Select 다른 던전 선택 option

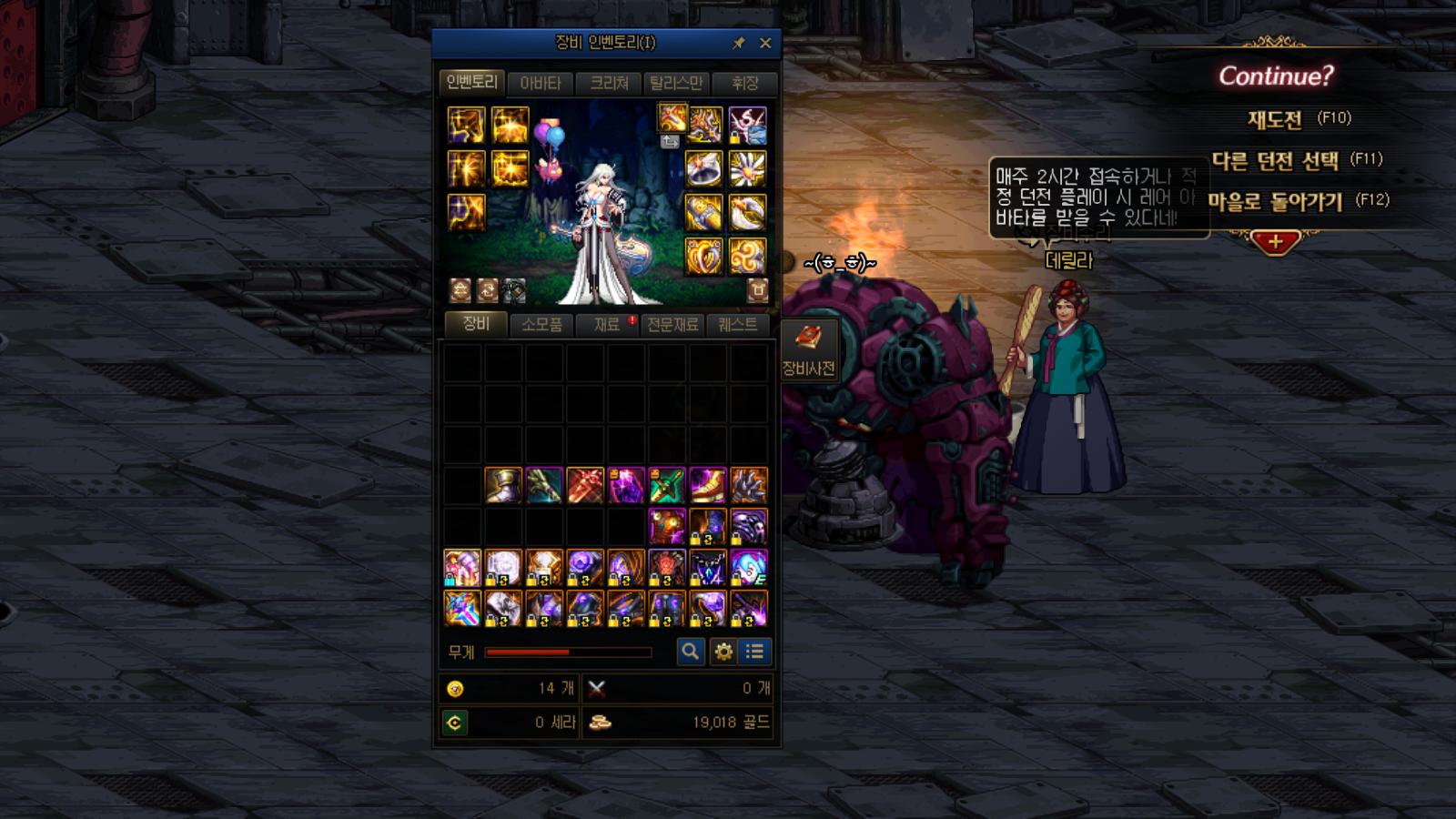pyautogui.click(x=1276, y=161)
